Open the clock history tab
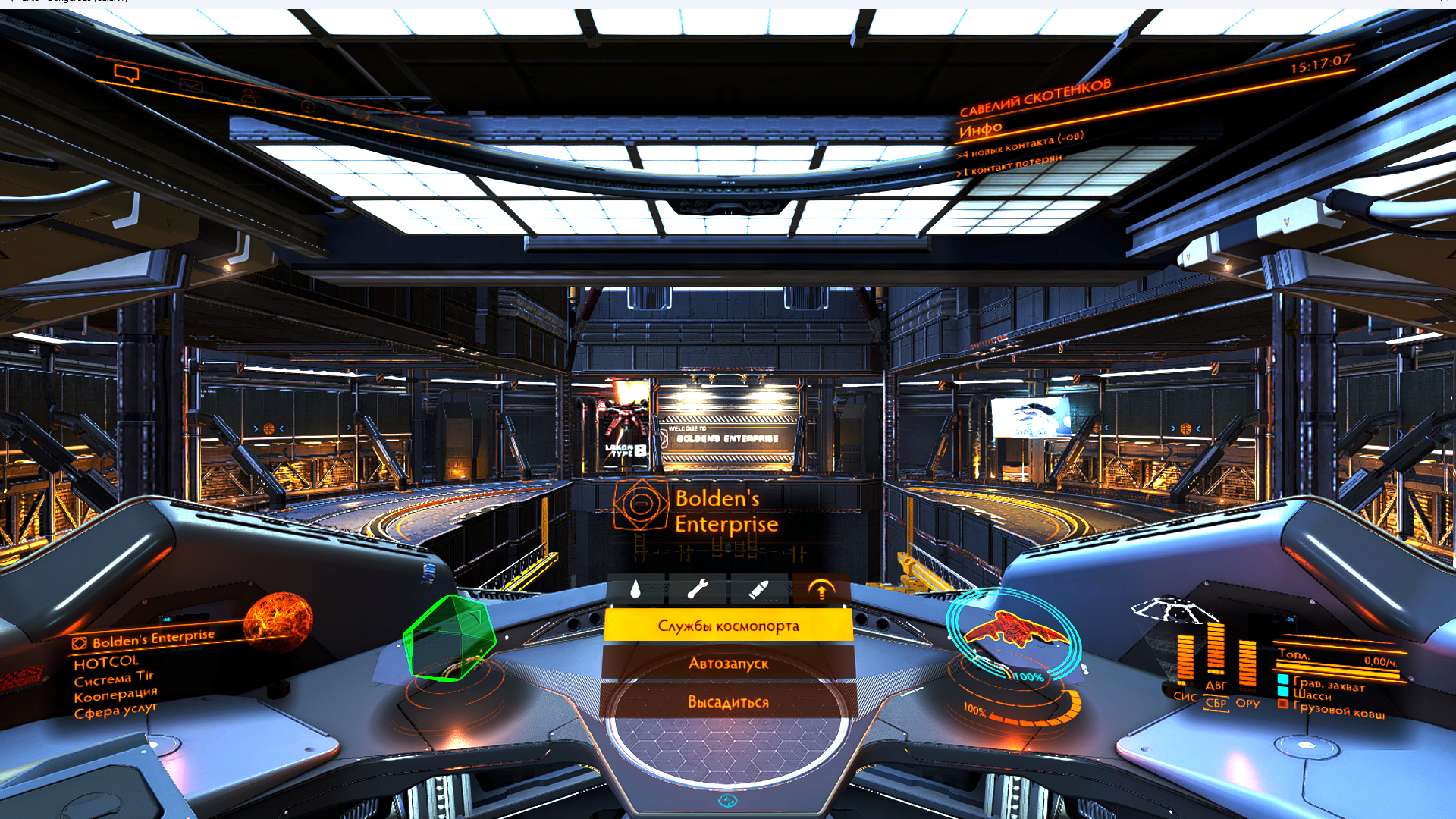The width and height of the screenshot is (1456, 819). coord(308,106)
